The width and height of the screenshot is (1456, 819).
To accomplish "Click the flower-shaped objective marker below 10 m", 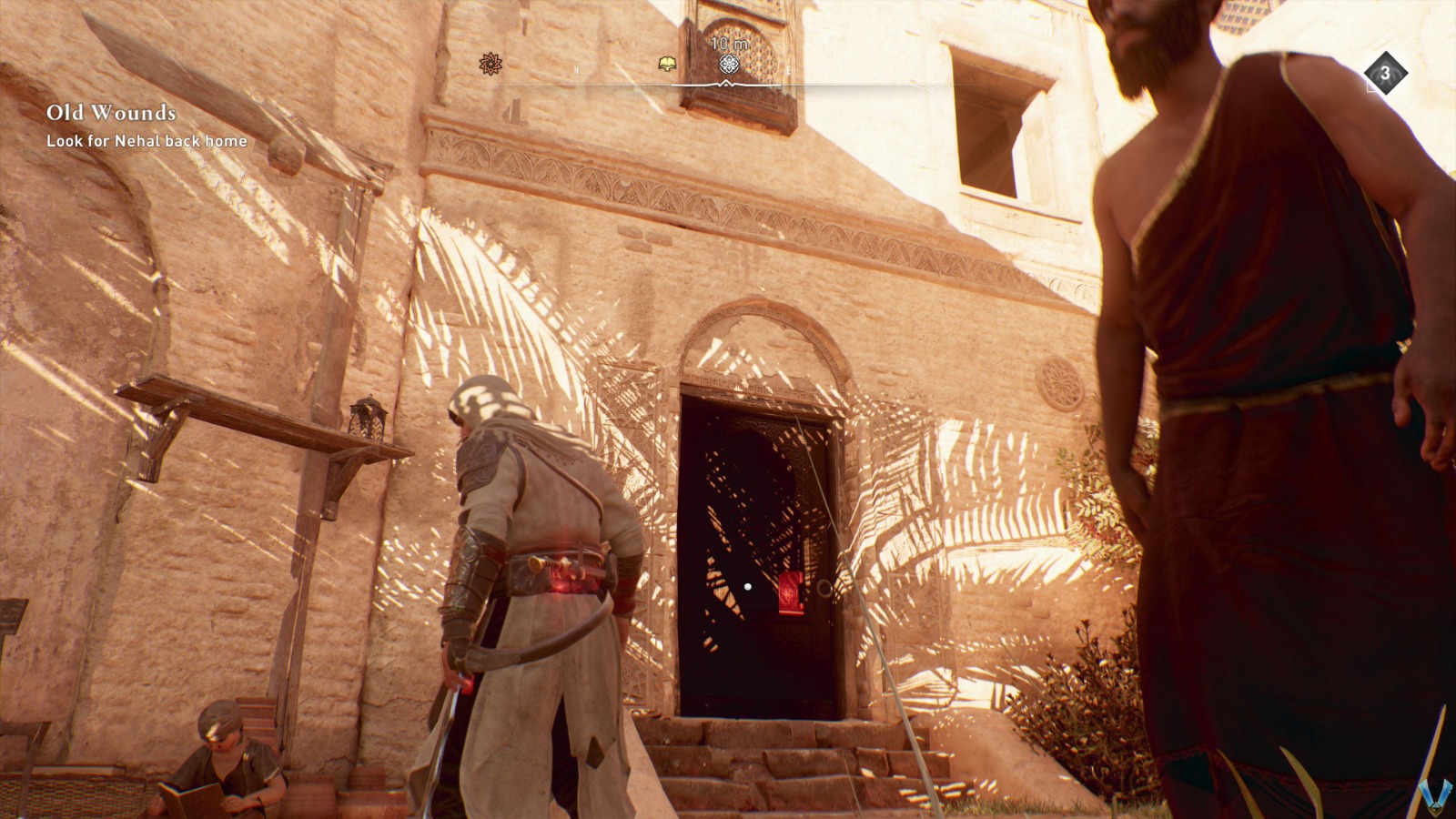I will (x=729, y=65).
